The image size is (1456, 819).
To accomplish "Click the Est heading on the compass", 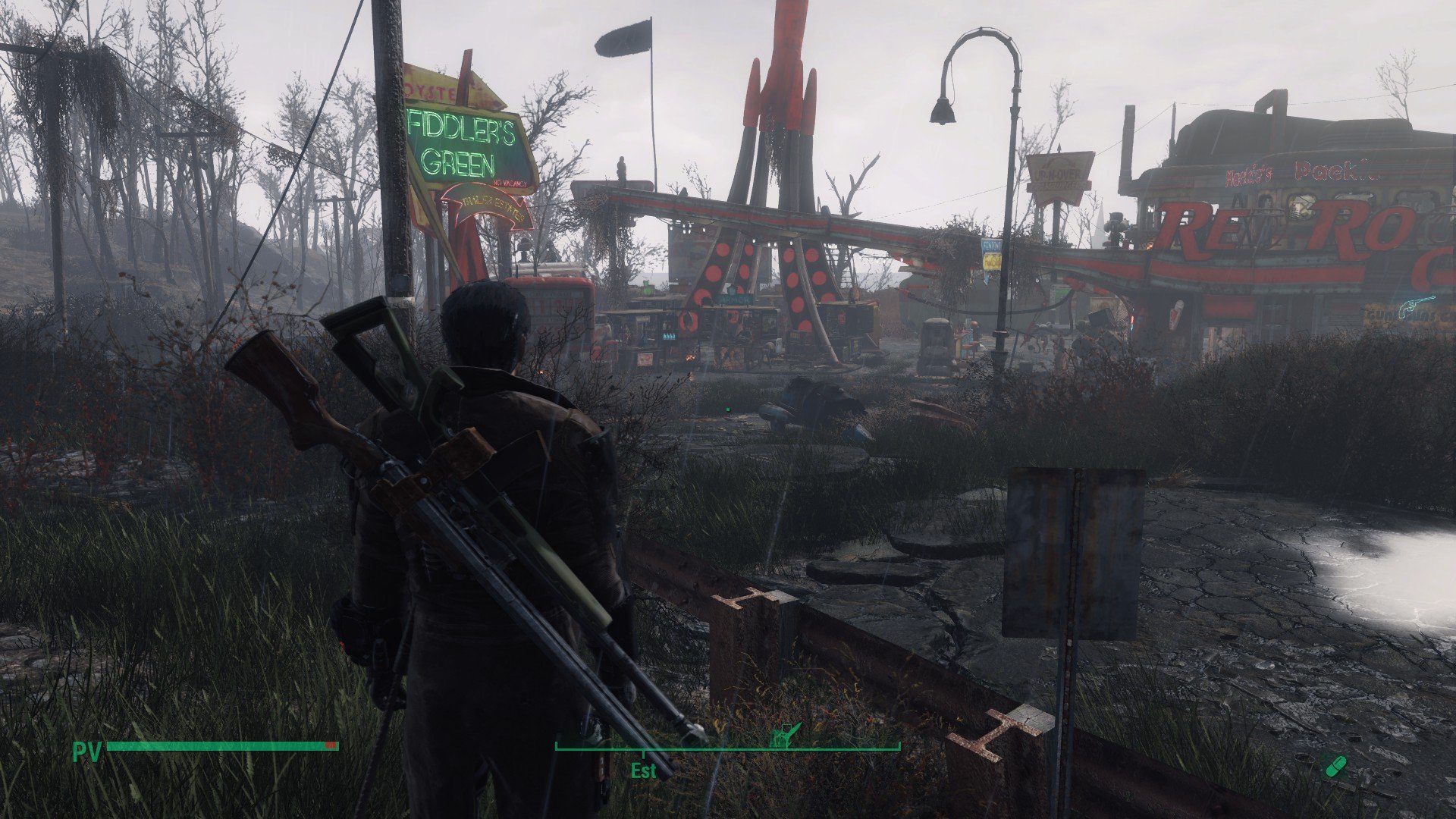I will [x=643, y=770].
